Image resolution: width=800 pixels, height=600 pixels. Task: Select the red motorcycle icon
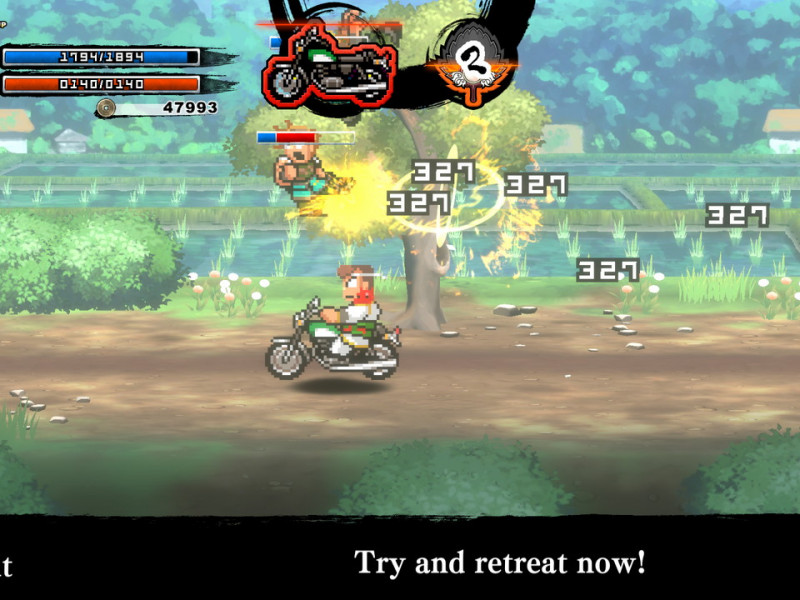coord(329,67)
